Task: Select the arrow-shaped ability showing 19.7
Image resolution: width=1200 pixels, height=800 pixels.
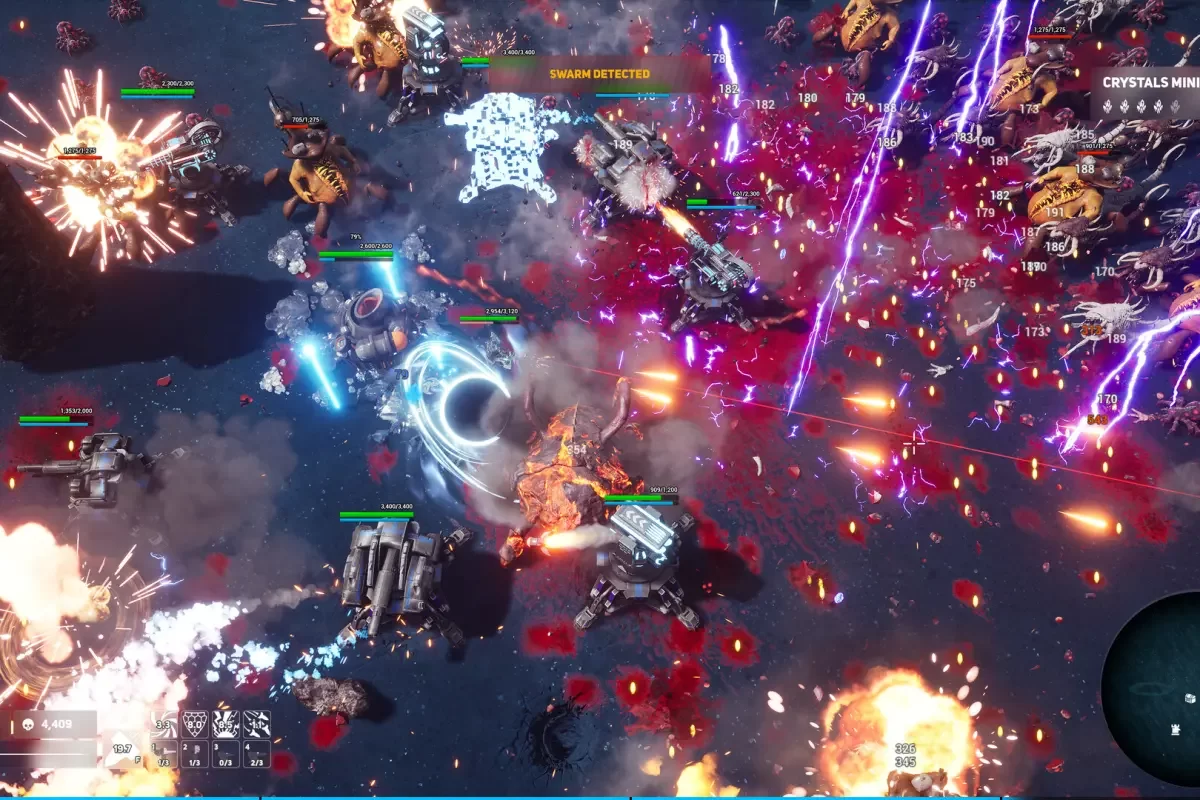Action: [123, 748]
